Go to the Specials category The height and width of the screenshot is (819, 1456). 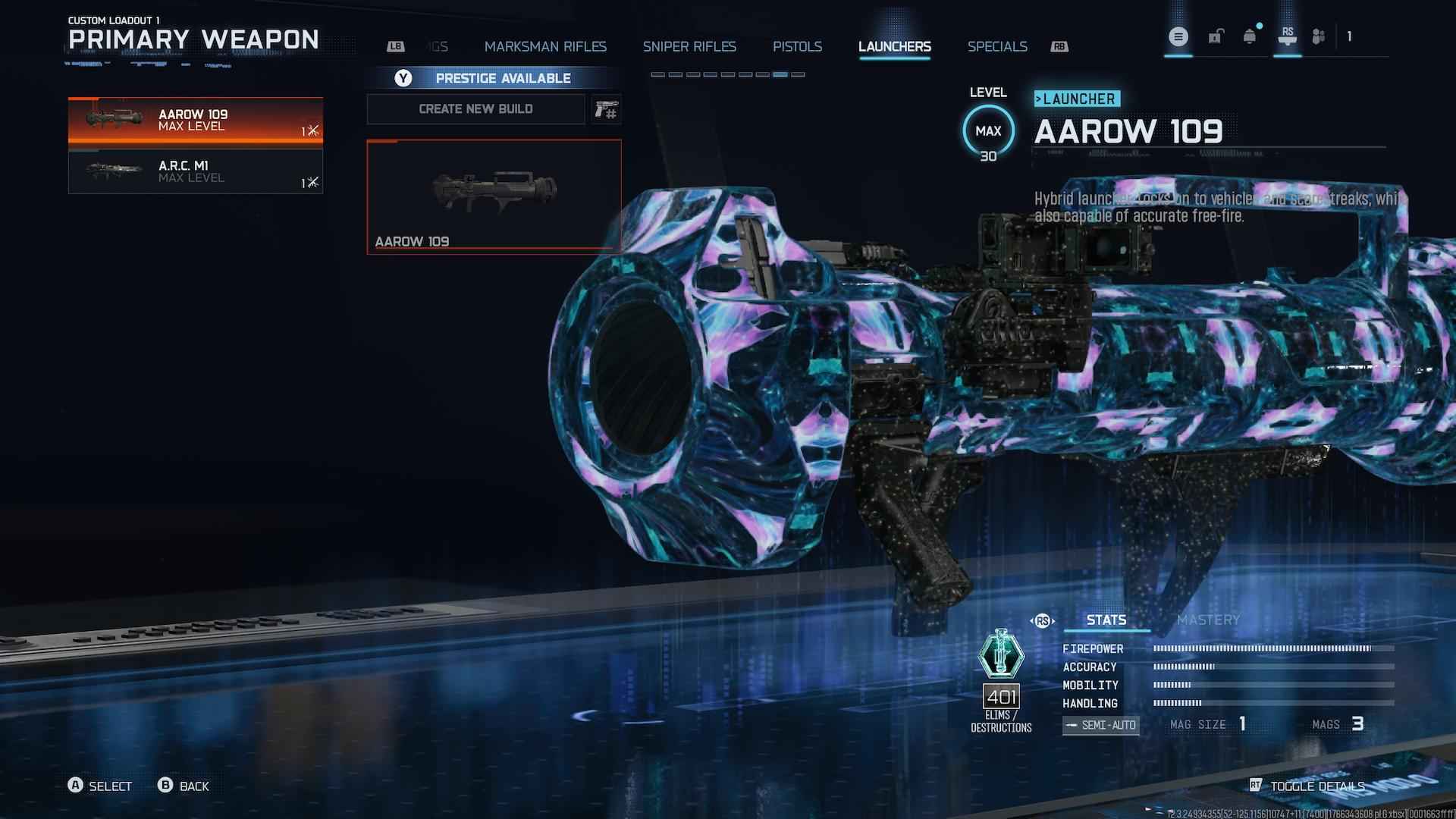click(x=997, y=47)
